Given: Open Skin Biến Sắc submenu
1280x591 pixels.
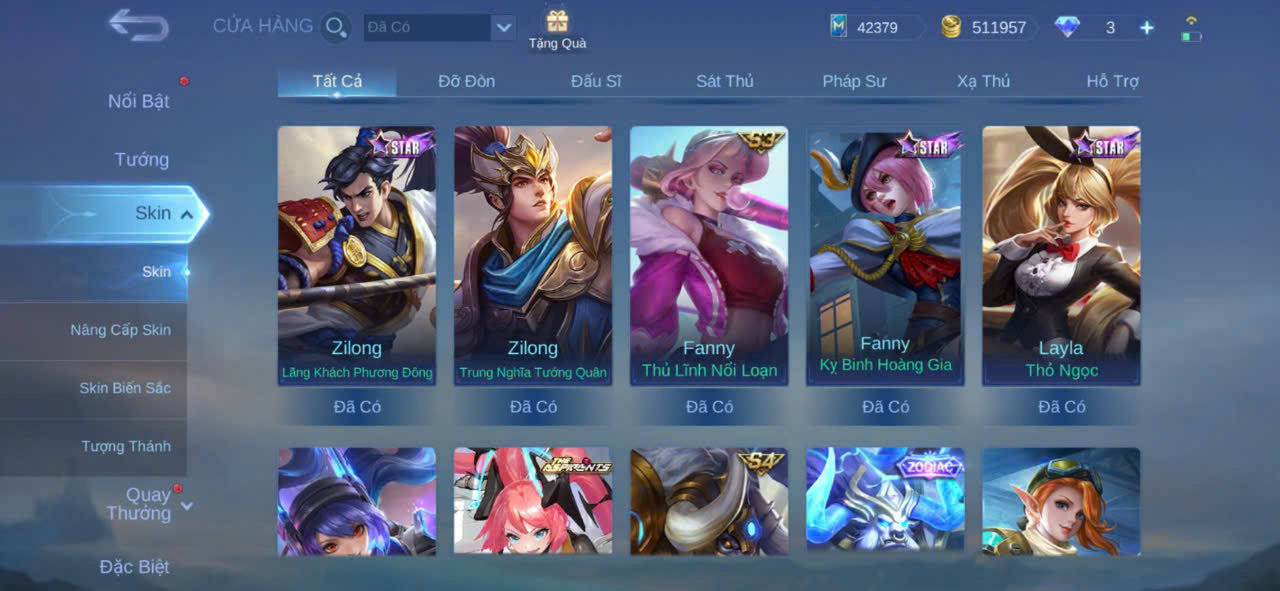Looking at the screenshot, I should pyautogui.click(x=125, y=388).
